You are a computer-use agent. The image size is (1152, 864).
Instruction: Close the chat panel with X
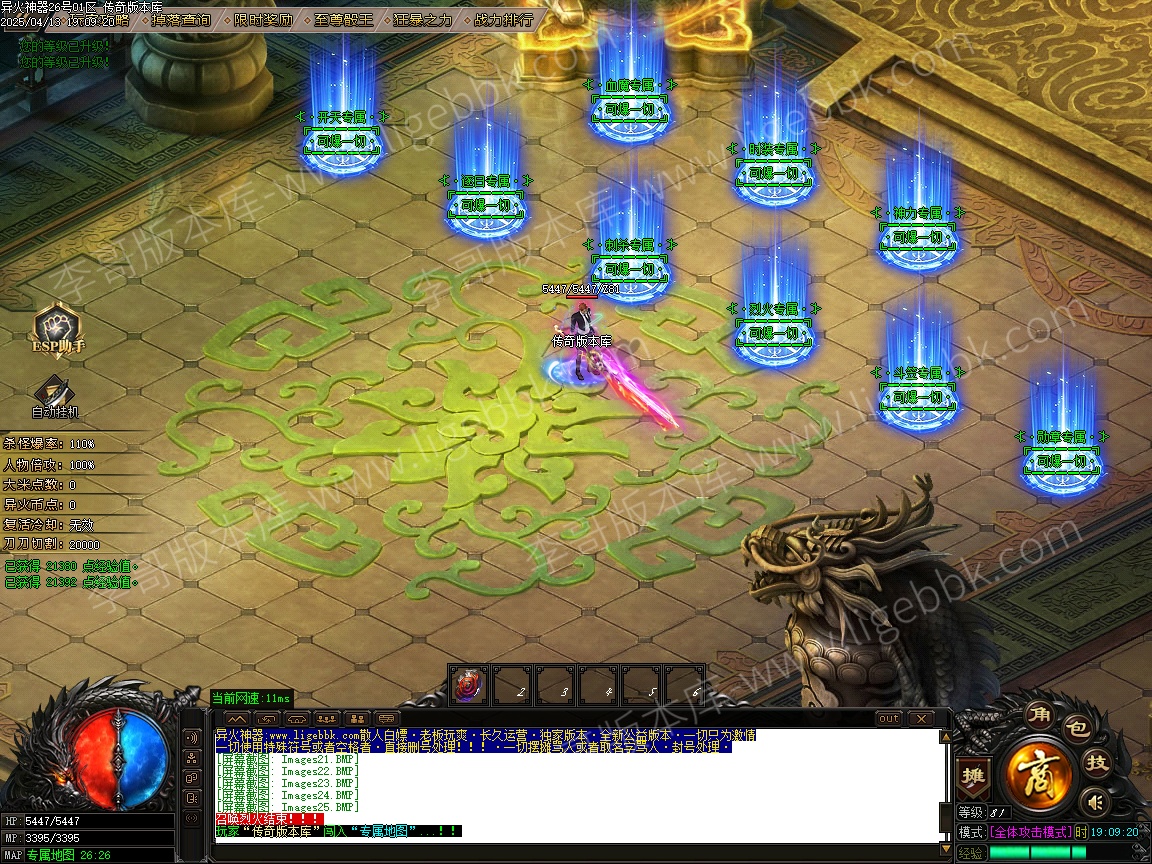coord(919,719)
